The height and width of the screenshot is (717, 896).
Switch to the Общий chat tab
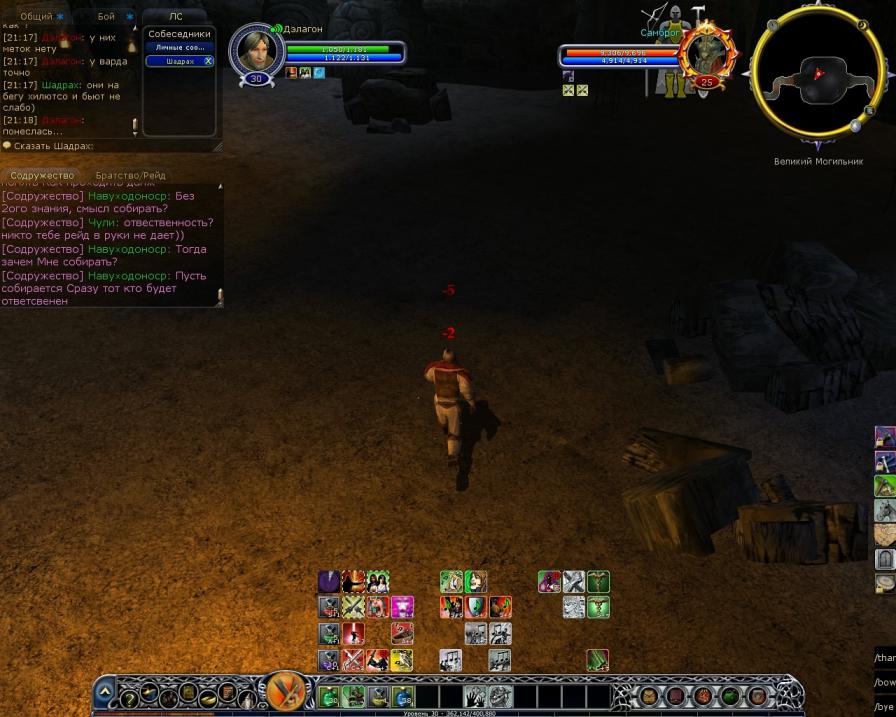point(36,16)
